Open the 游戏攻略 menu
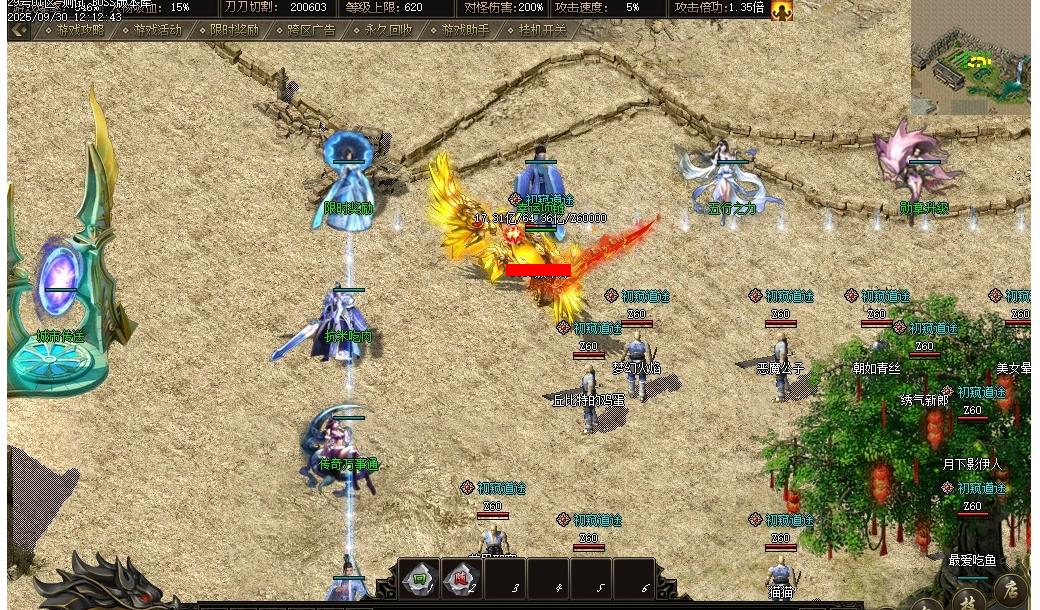The image size is (1040, 610). pyautogui.click(x=80, y=30)
